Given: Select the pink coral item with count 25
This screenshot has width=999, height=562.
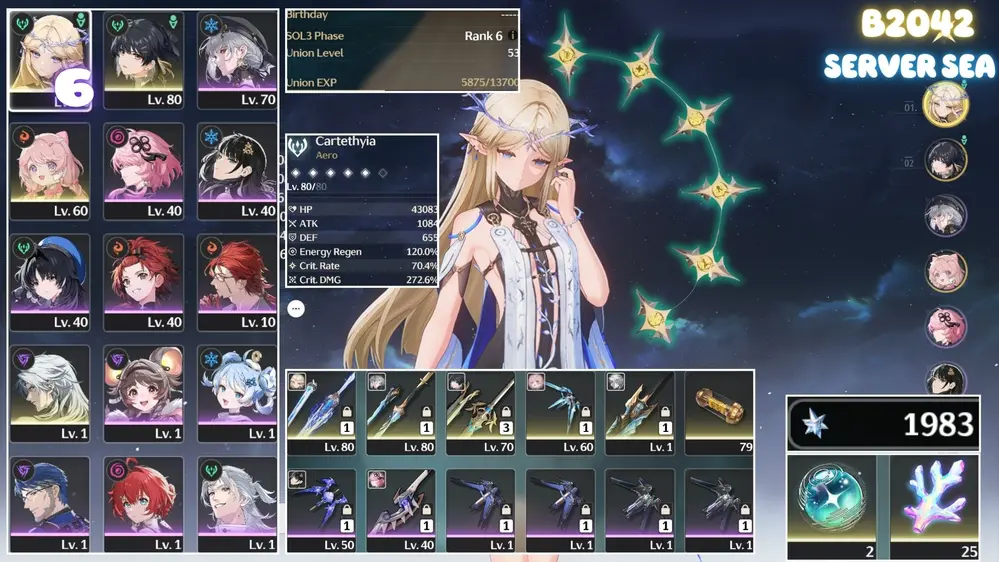Looking at the screenshot, I should 935,505.
